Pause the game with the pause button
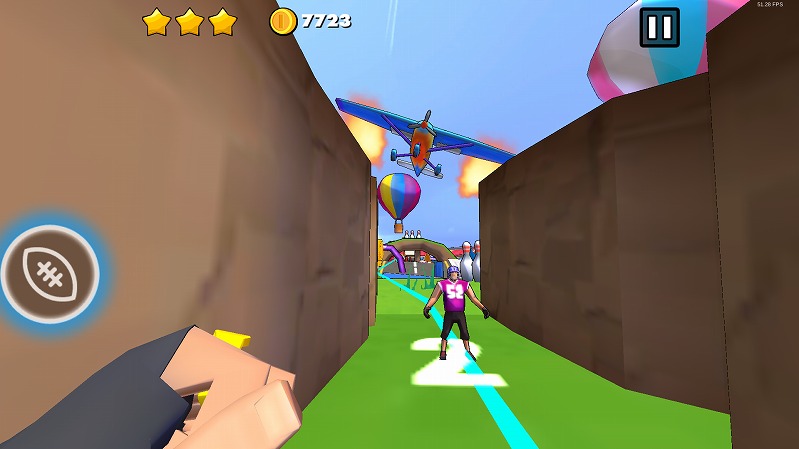 pos(659,28)
